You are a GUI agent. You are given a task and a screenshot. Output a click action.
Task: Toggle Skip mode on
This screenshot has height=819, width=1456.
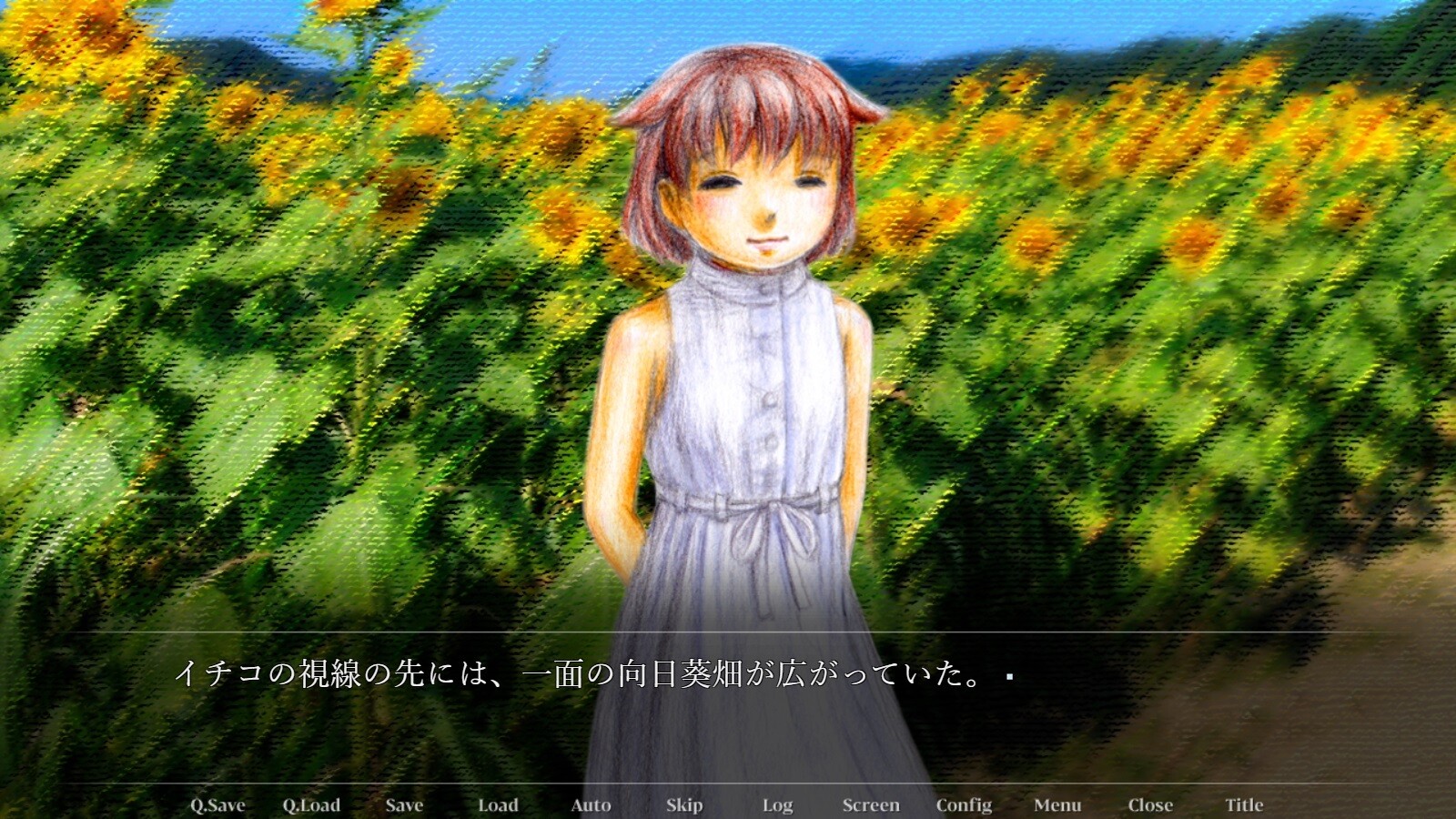(685, 804)
